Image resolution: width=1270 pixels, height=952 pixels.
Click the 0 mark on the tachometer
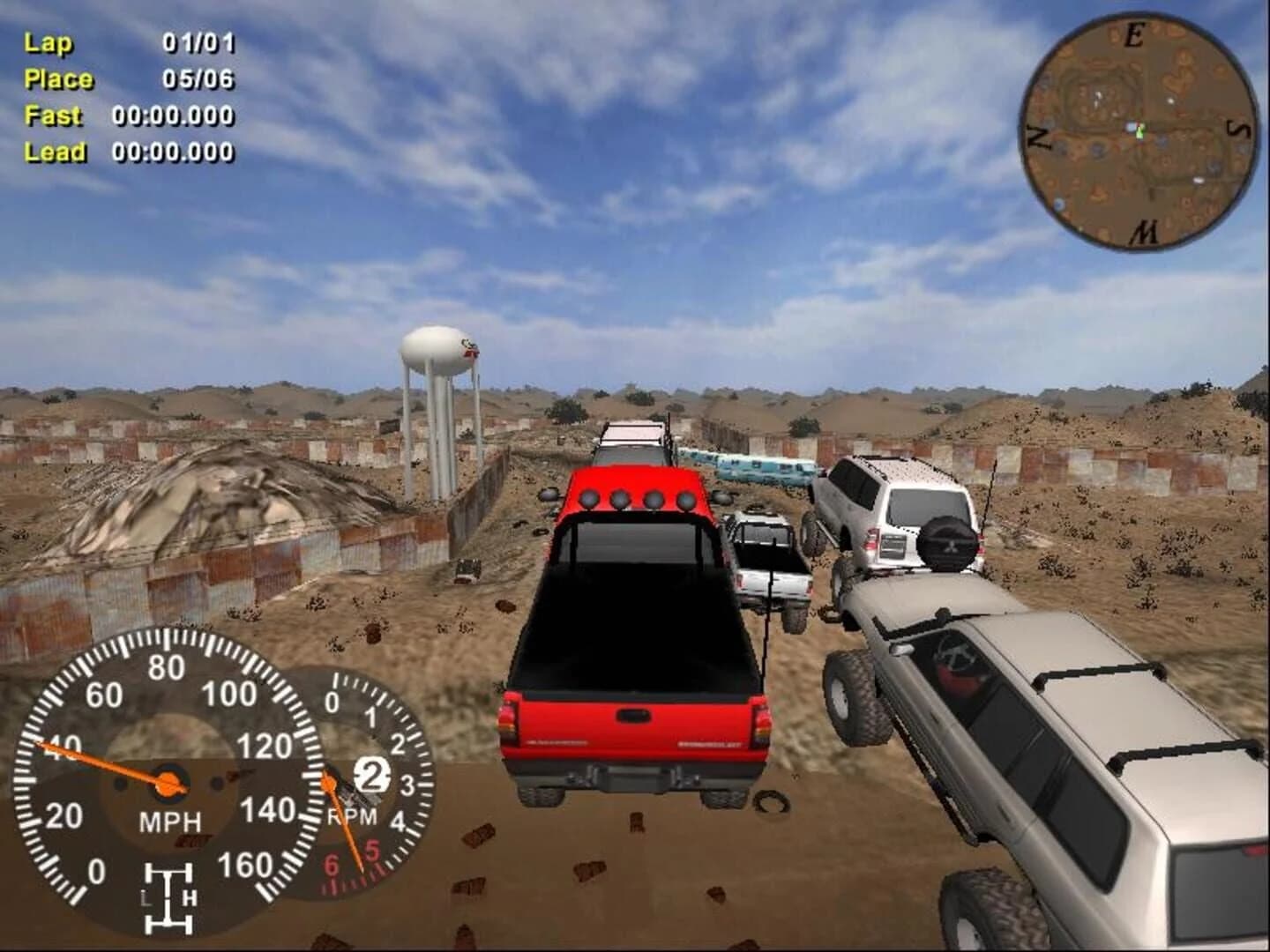pyautogui.click(x=332, y=701)
